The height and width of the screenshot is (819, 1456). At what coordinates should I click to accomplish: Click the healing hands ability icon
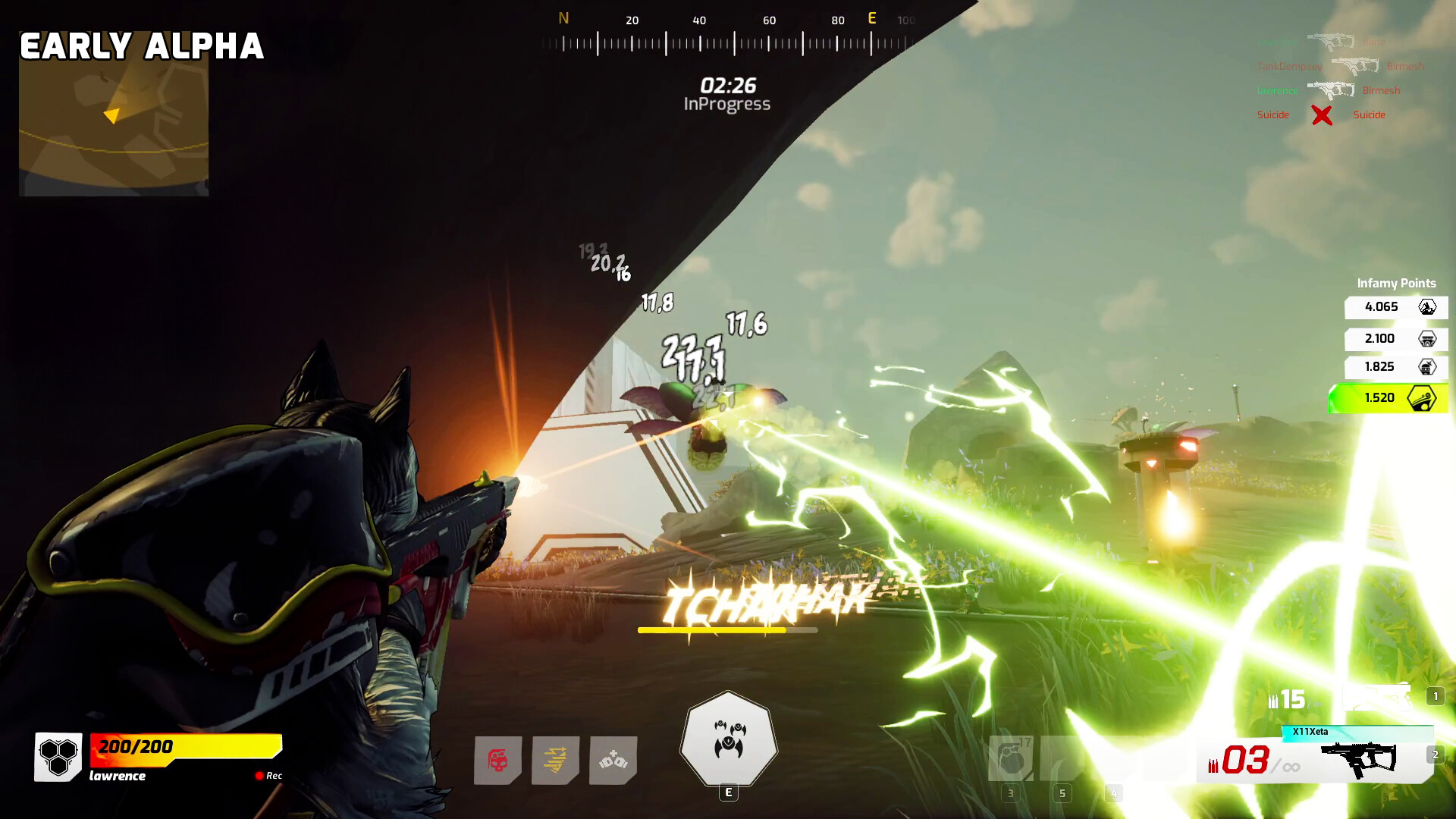[x=613, y=761]
